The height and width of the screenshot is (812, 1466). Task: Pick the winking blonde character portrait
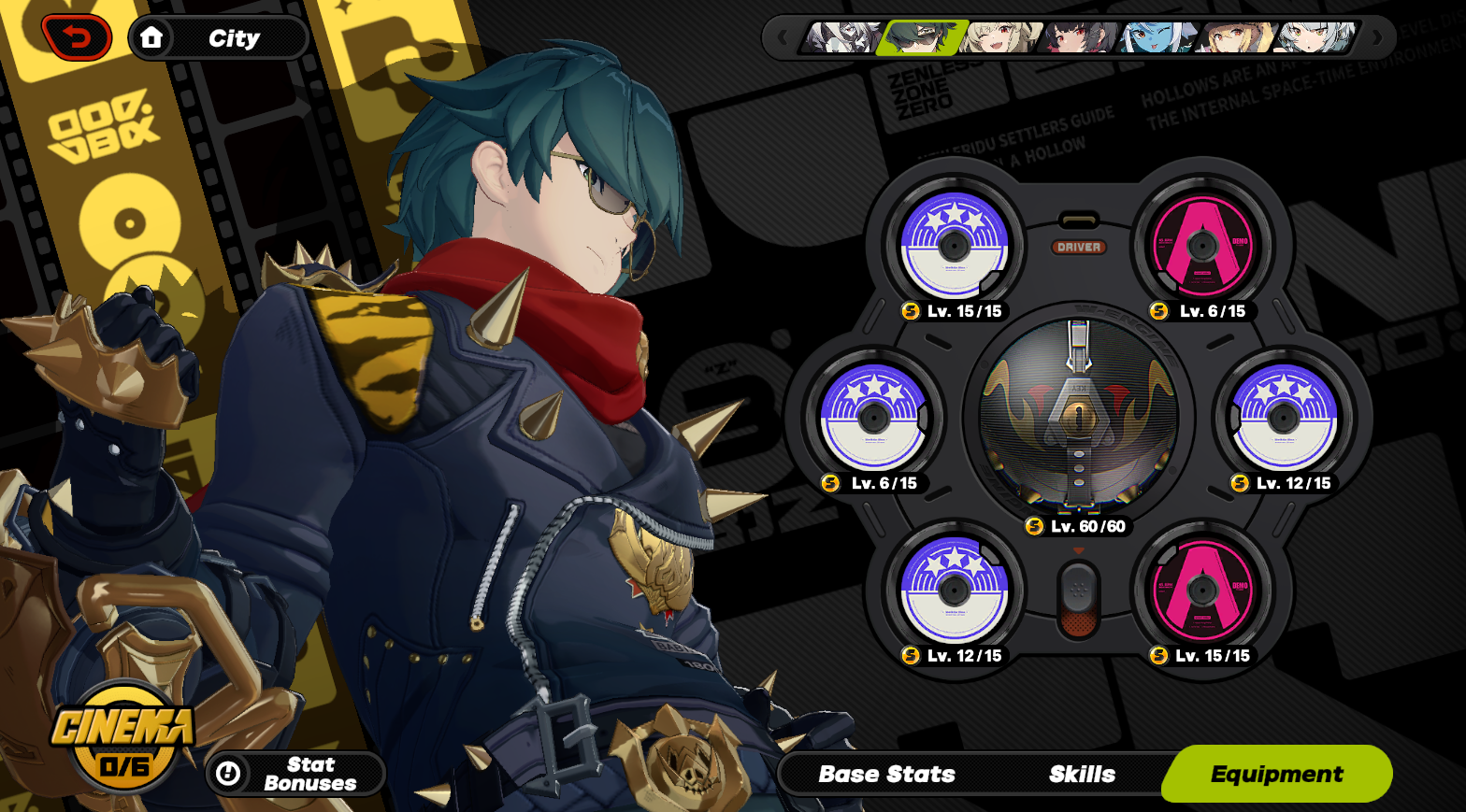pyautogui.click(x=1002, y=38)
